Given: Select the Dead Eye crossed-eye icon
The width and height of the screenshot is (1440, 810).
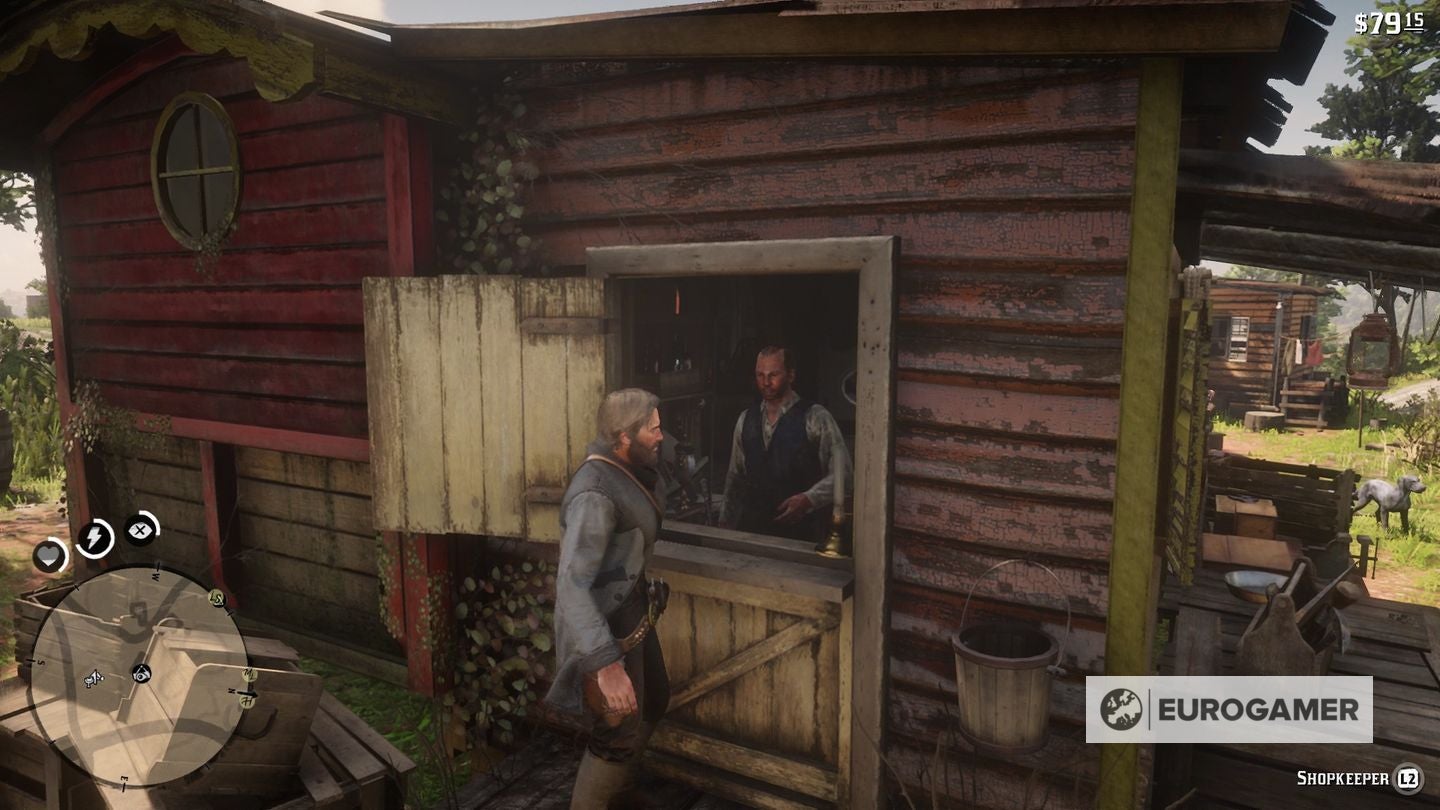Looking at the screenshot, I should 139,529.
